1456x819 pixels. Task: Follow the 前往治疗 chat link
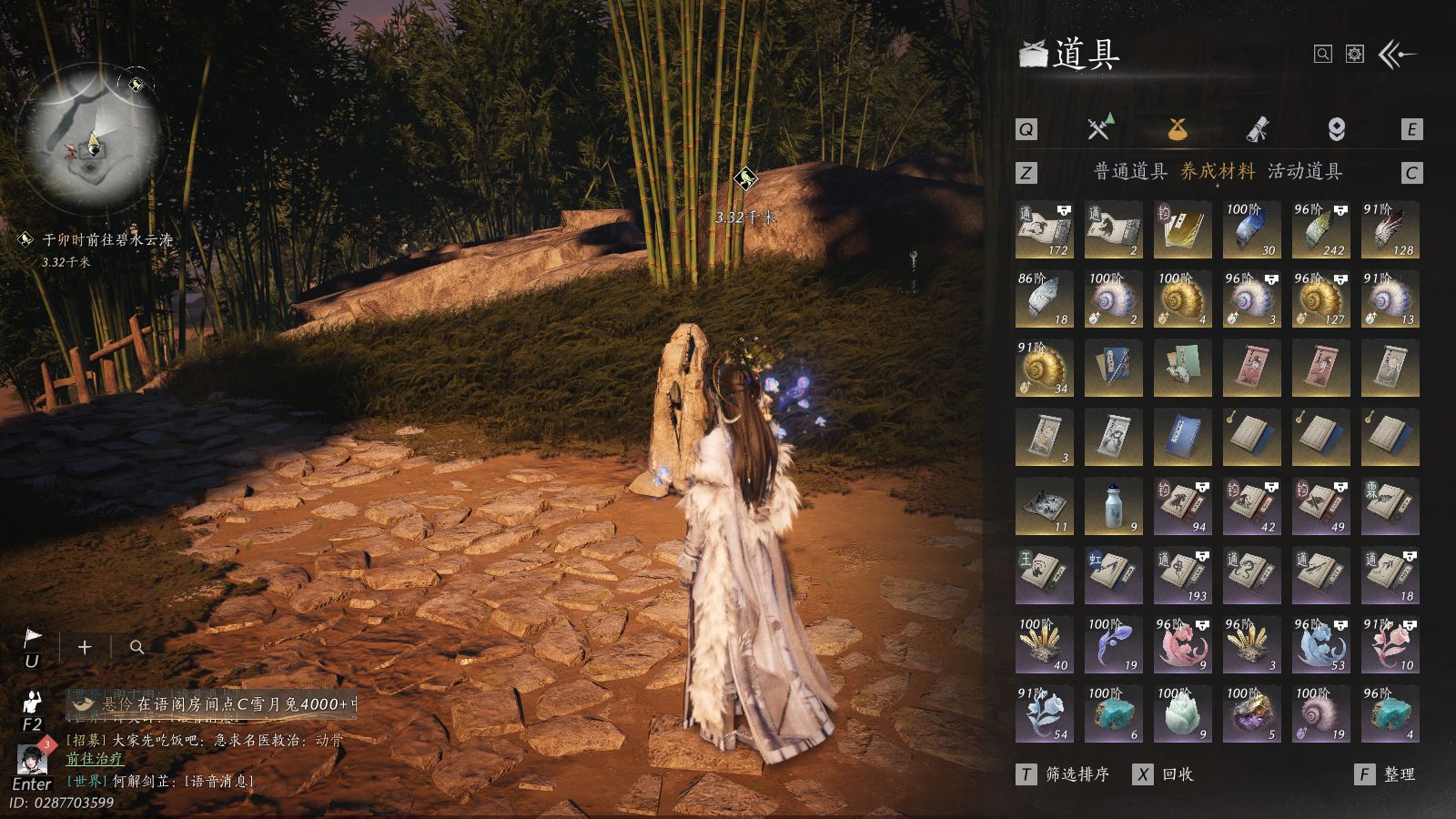click(x=94, y=759)
